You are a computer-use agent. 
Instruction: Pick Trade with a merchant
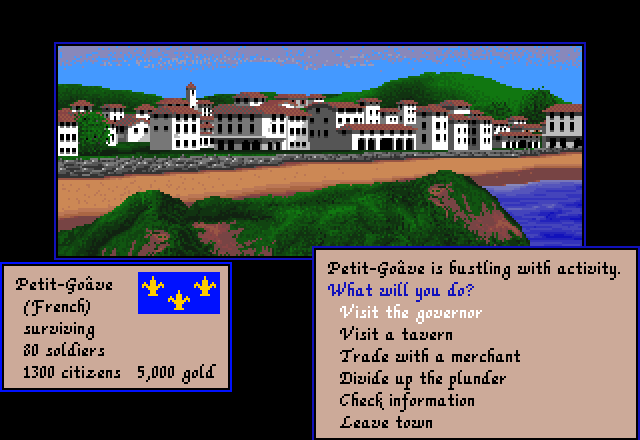pyautogui.click(x=430, y=357)
